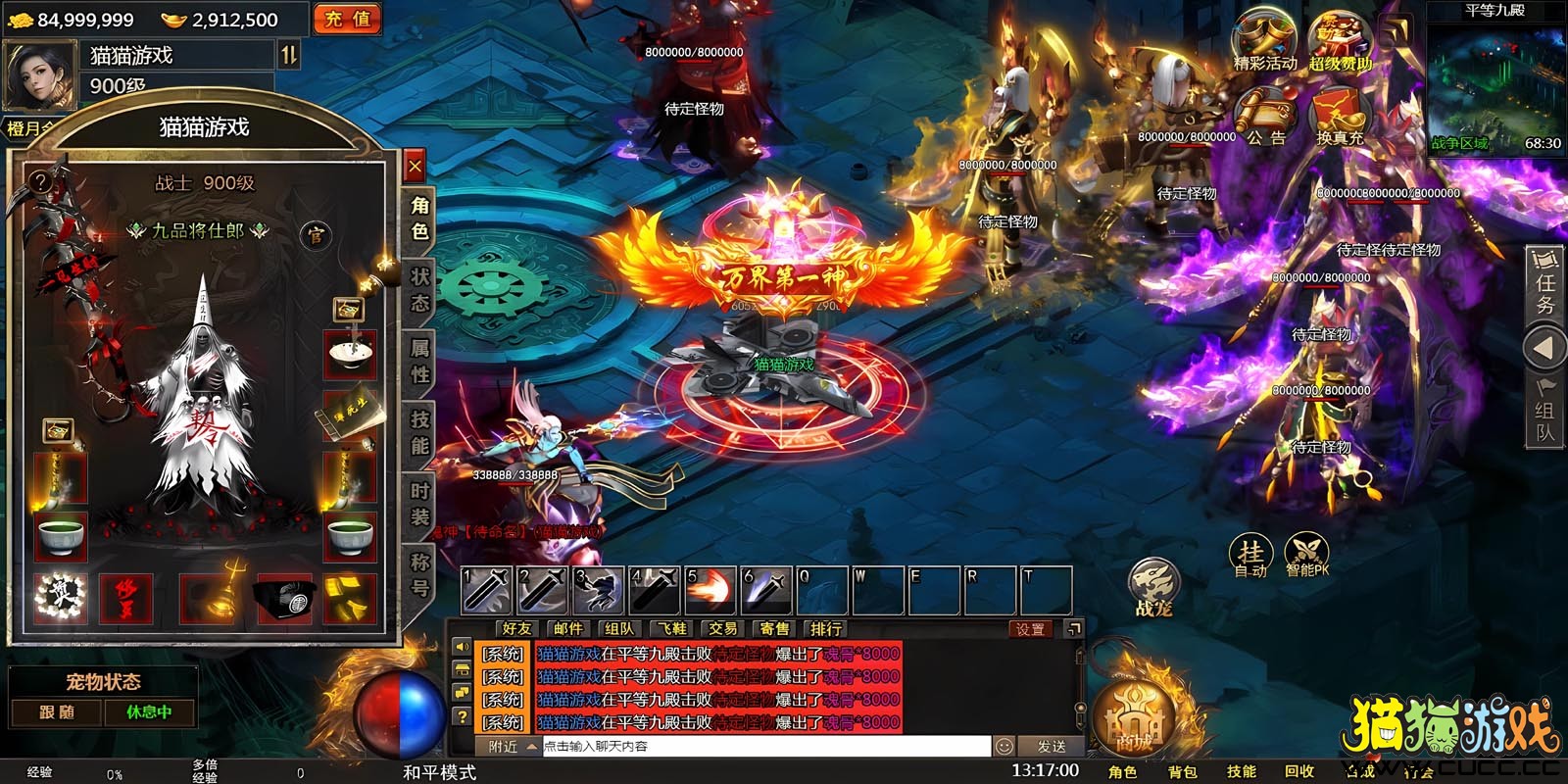This screenshot has height=784, width=1568.
Task: Open the 任务 quest panel
Action: (x=1545, y=282)
